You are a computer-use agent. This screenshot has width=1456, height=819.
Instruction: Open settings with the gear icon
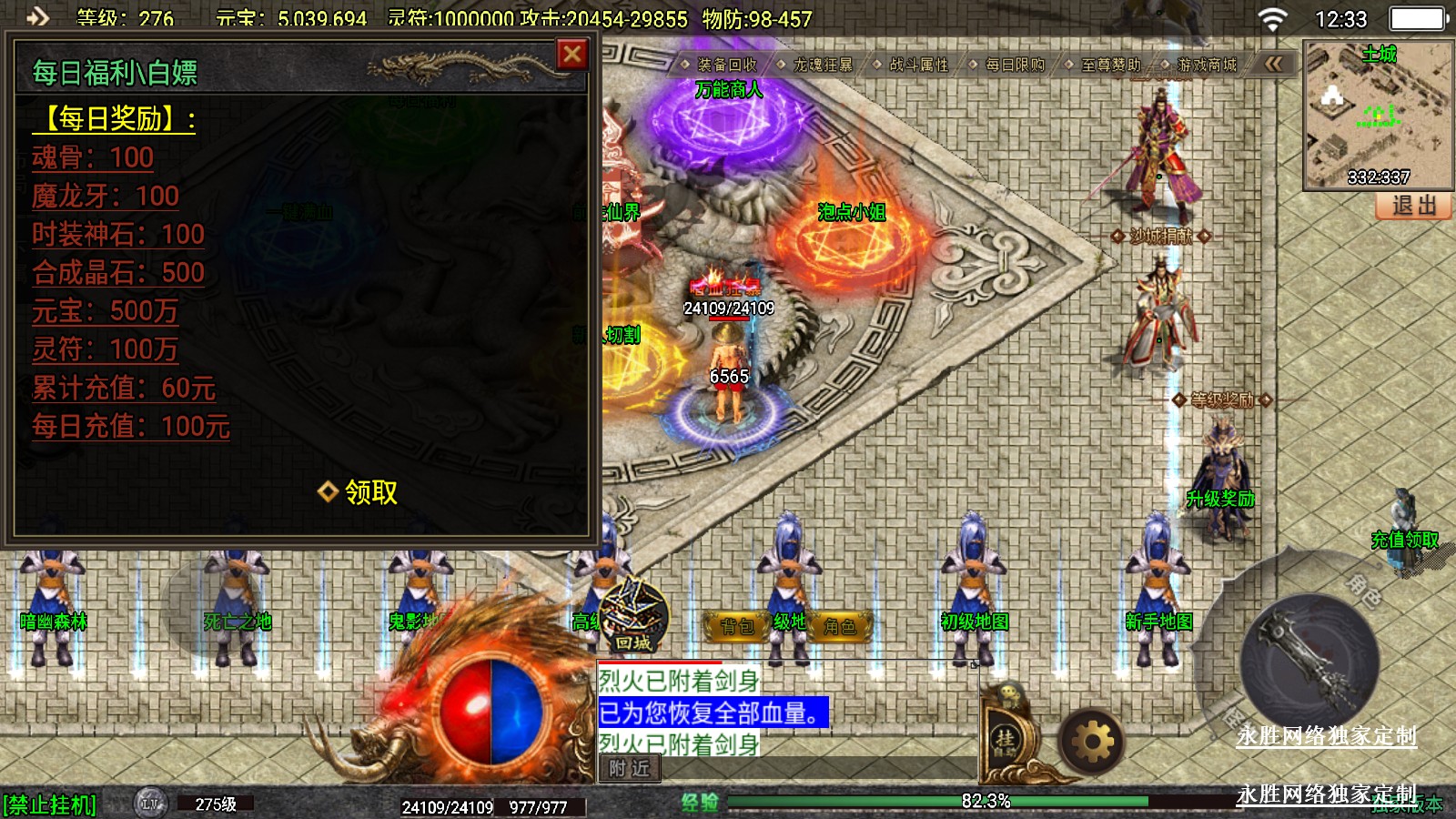click(1092, 743)
